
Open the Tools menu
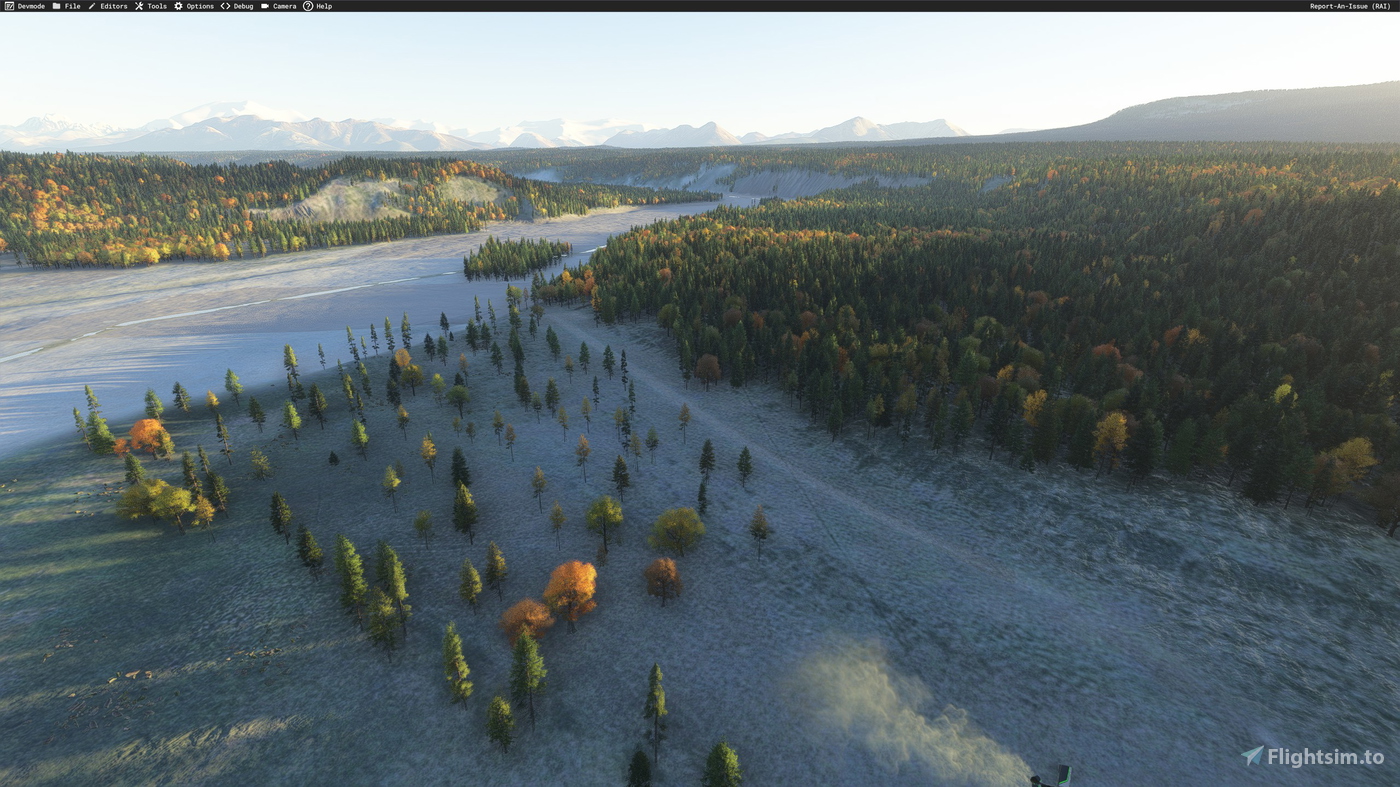[156, 5]
